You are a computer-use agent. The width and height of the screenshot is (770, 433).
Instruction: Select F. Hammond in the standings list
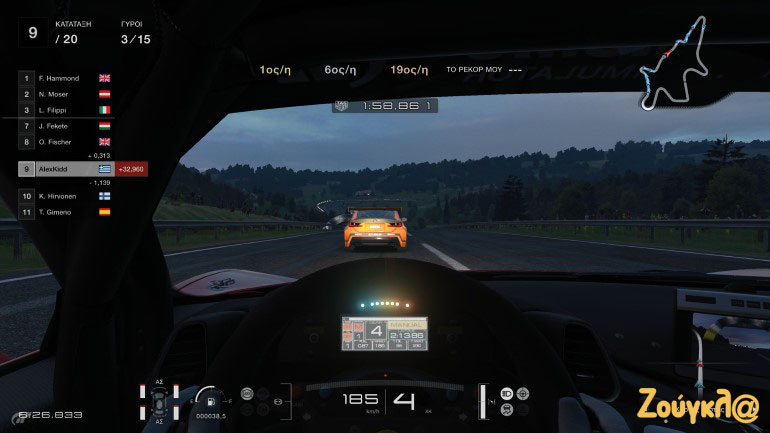pyautogui.click(x=66, y=77)
